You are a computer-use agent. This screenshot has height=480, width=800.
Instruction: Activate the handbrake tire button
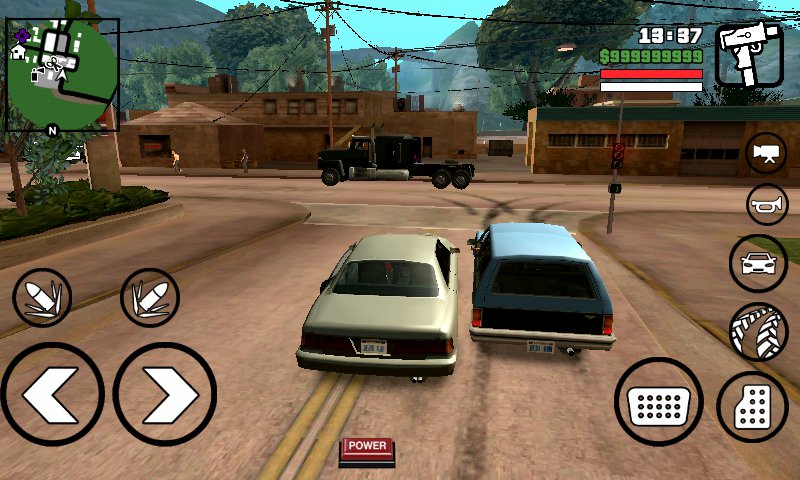(x=758, y=332)
